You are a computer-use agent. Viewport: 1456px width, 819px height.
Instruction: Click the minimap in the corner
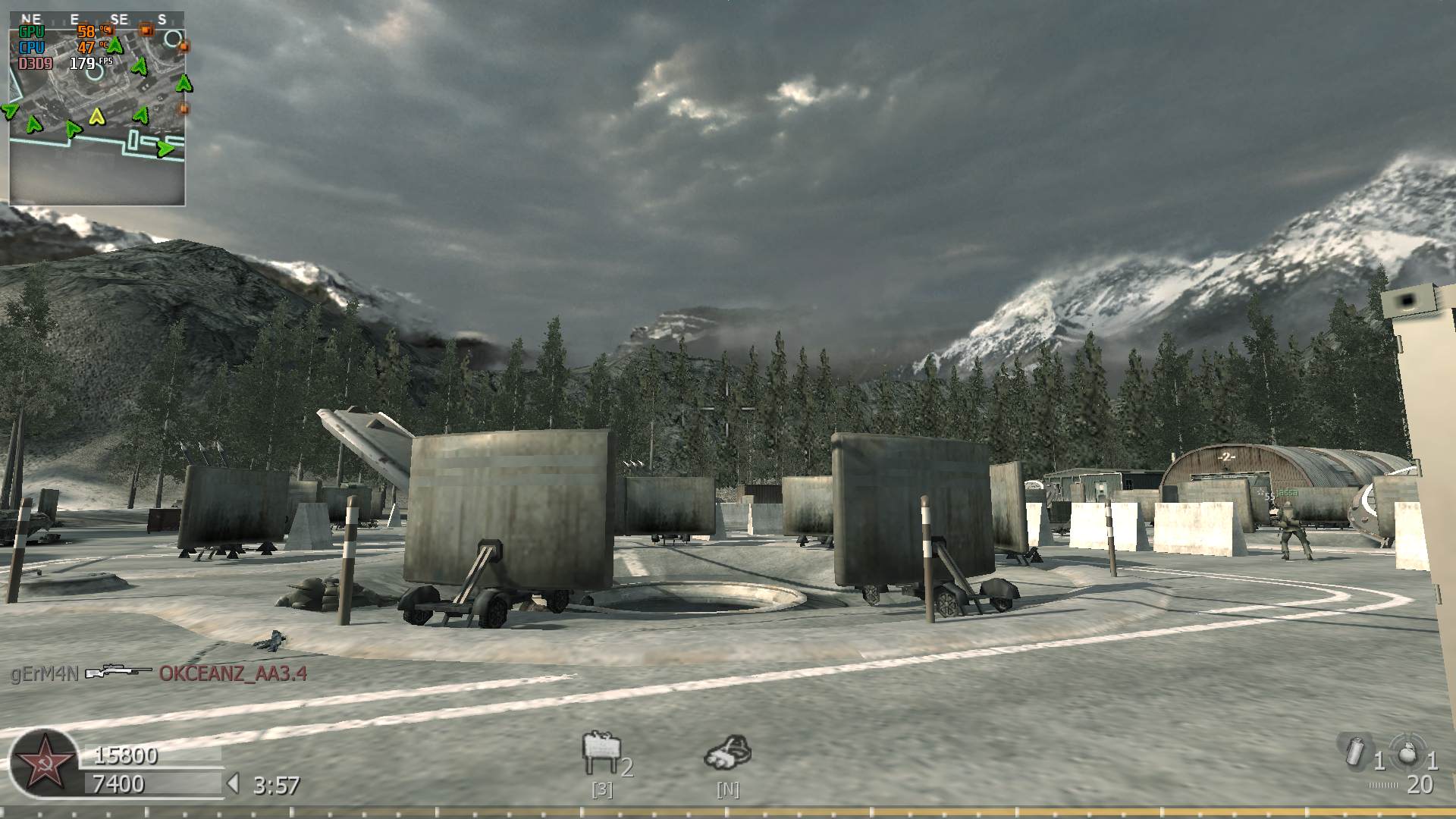pos(97,108)
